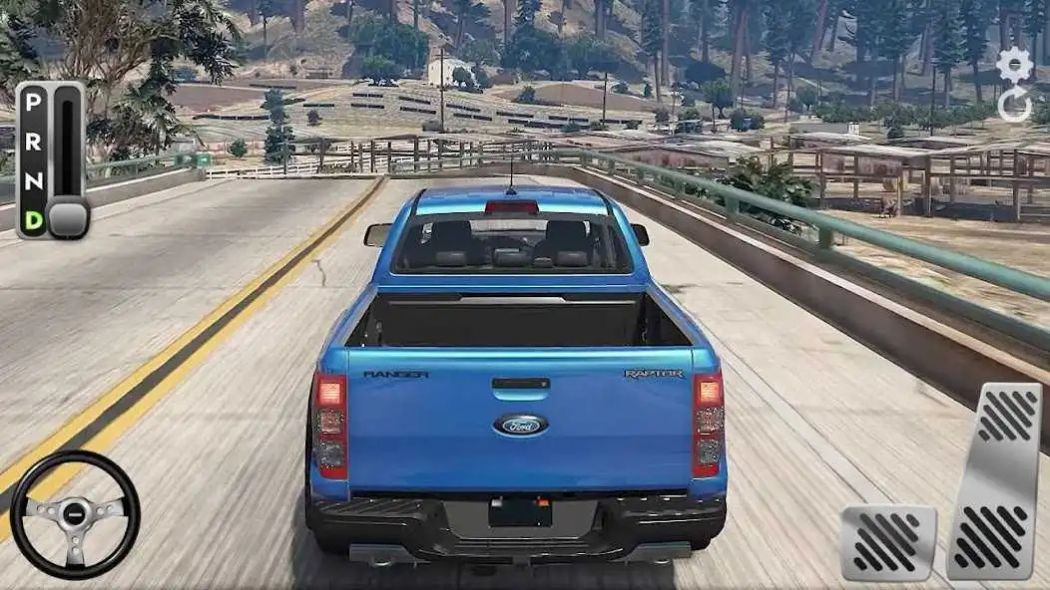
Task: Choose N on the gear selector
Action: 34,180
